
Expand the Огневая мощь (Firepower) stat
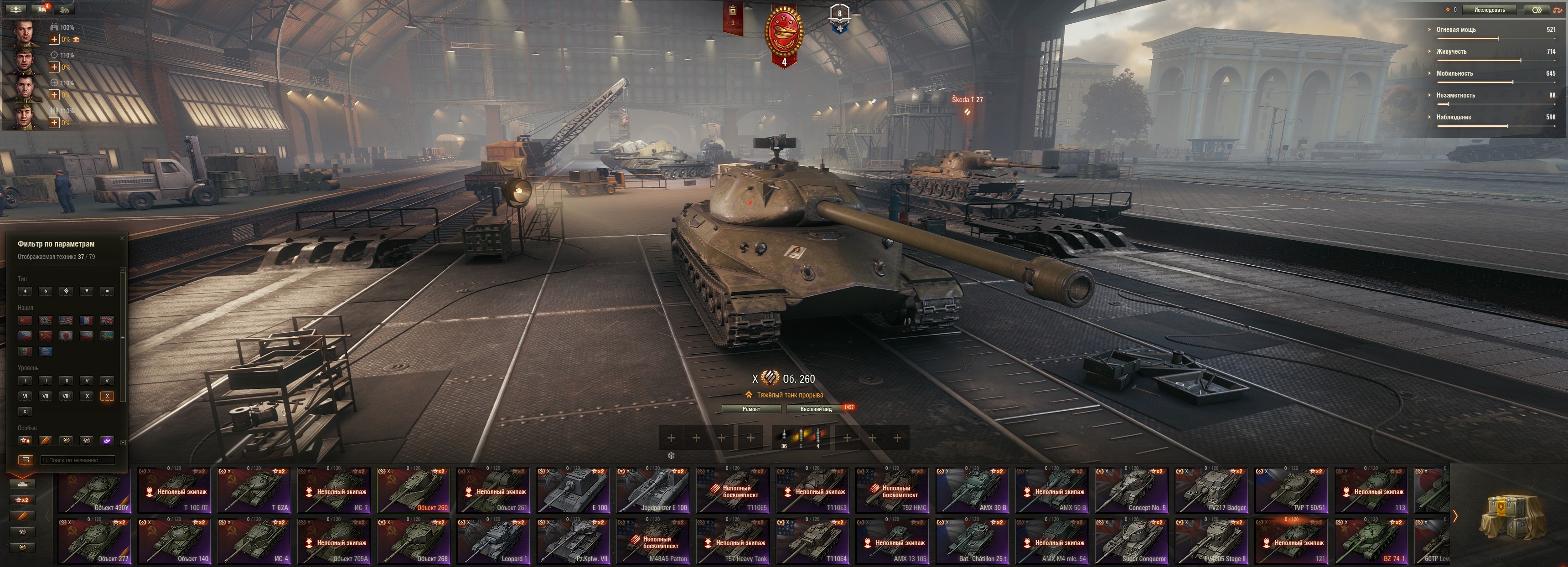coord(1456,29)
